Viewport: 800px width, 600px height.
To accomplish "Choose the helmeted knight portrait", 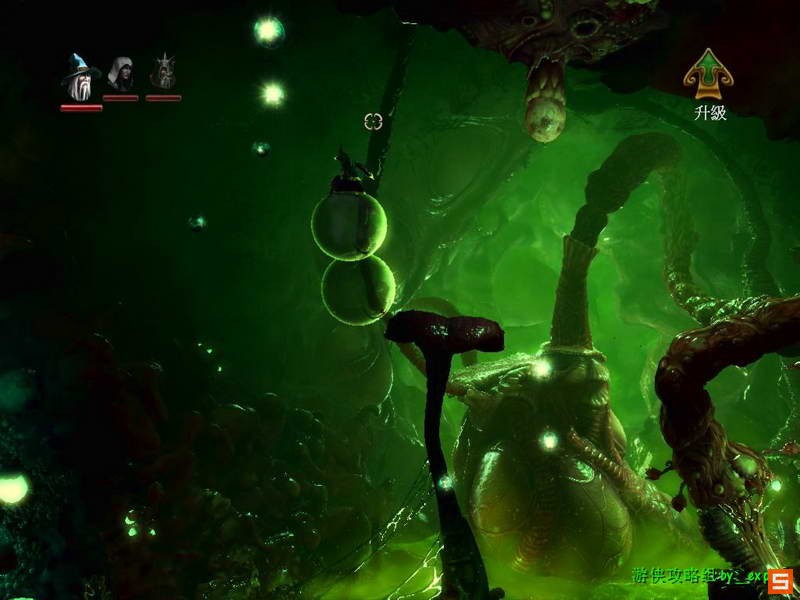I will [x=163, y=73].
